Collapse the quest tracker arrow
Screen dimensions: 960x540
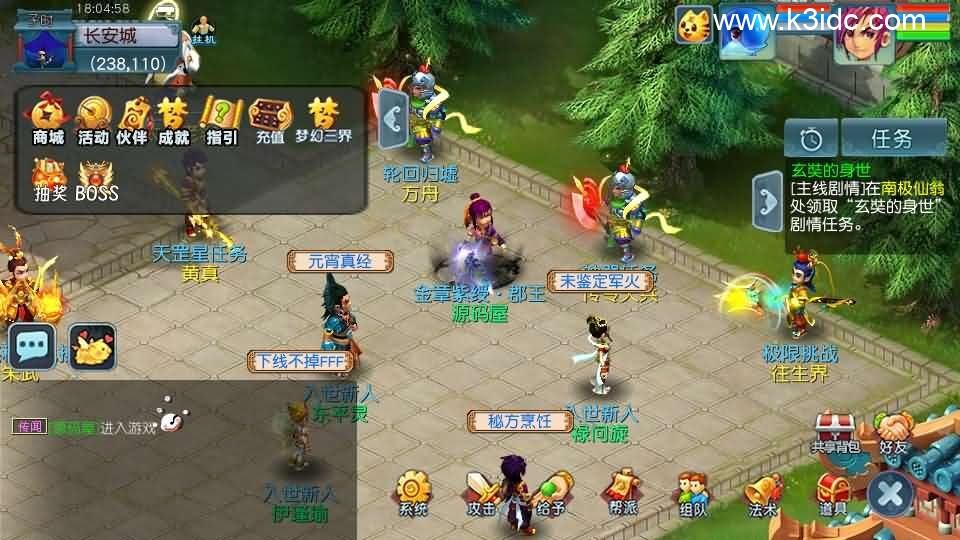tap(768, 202)
